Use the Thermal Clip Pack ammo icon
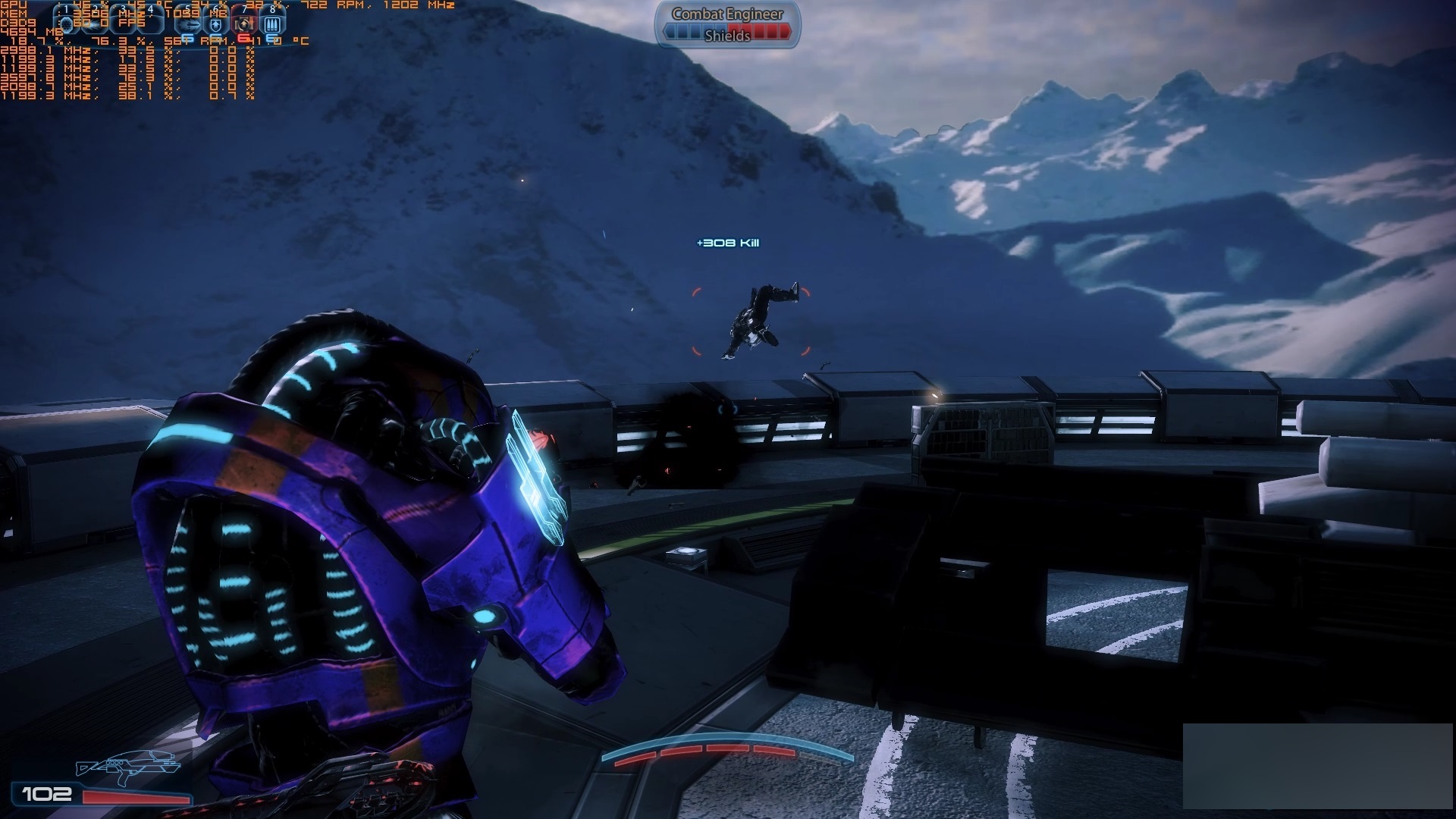The width and height of the screenshot is (1456, 819). coord(272,24)
